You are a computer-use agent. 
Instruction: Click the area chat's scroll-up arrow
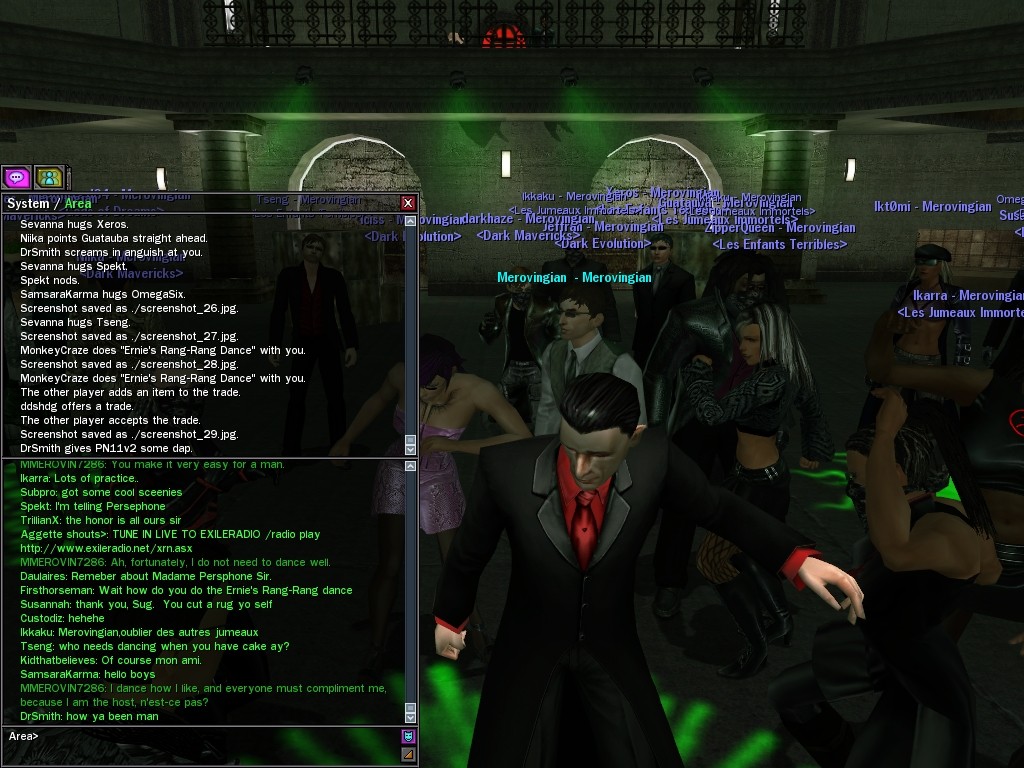coord(410,466)
